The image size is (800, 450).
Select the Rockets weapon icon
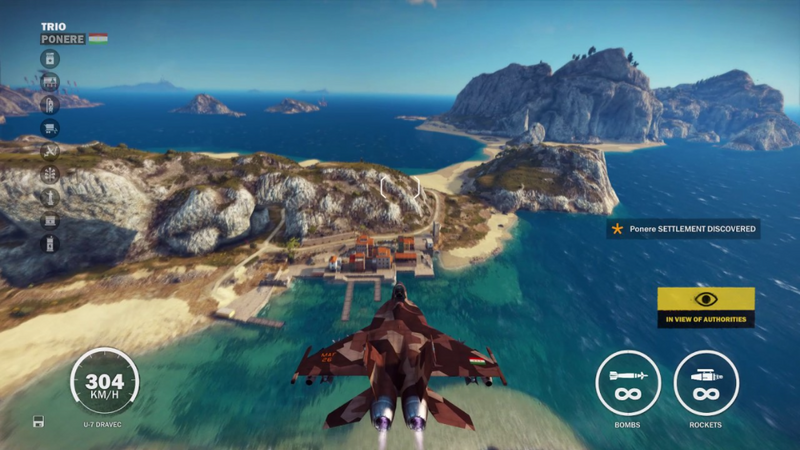pos(706,383)
